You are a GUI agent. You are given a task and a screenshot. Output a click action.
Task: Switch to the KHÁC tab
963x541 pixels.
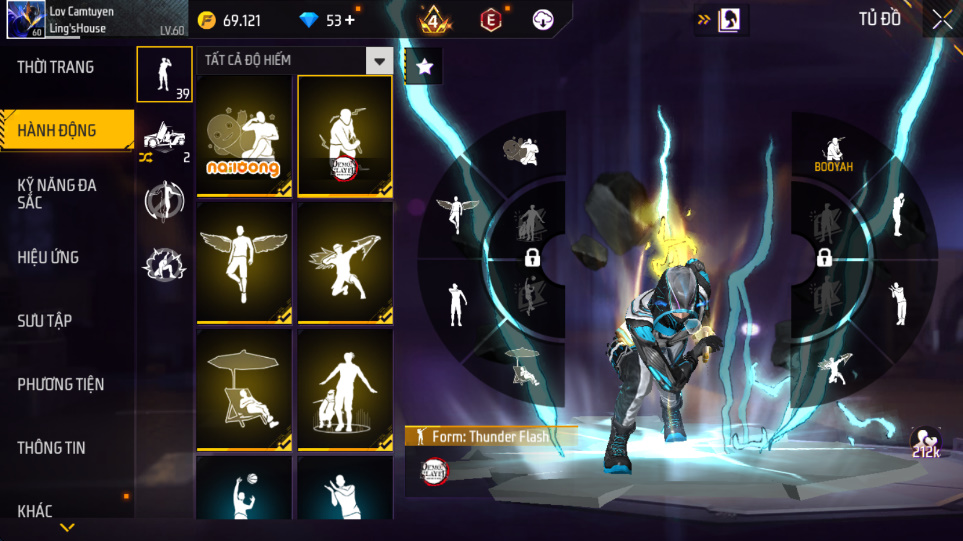click(x=35, y=511)
